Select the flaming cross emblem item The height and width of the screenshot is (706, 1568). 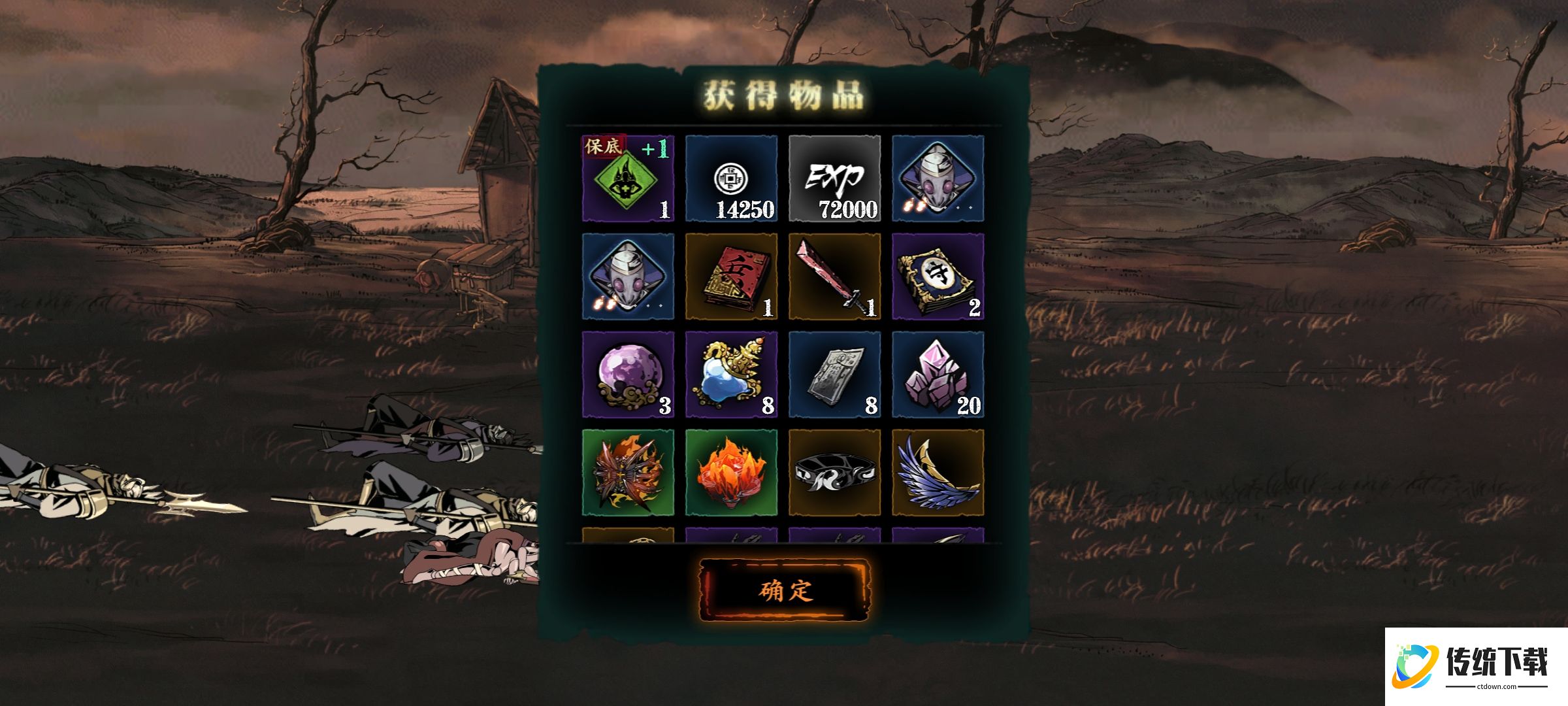[628, 473]
